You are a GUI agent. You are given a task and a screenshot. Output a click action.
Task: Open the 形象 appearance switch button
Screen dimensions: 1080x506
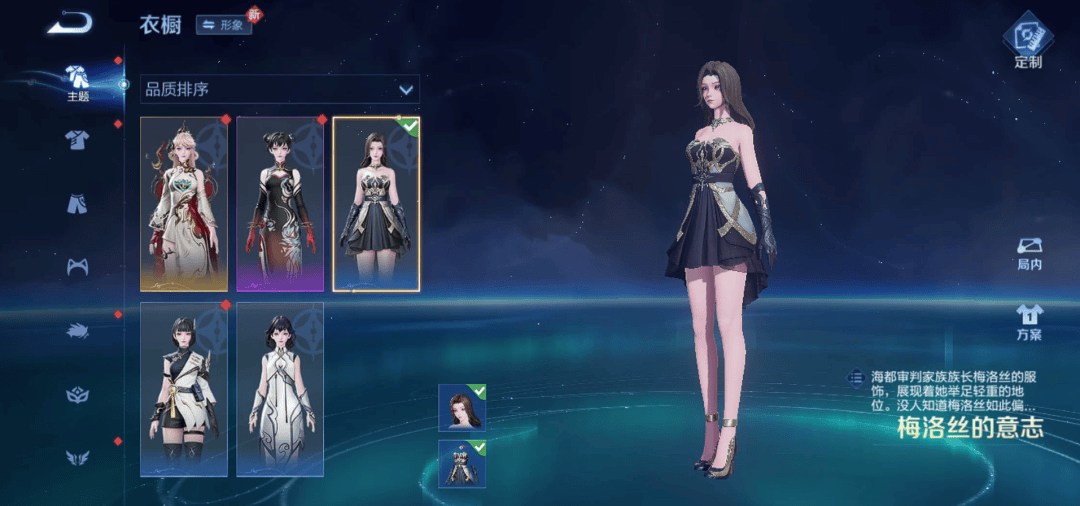(224, 25)
